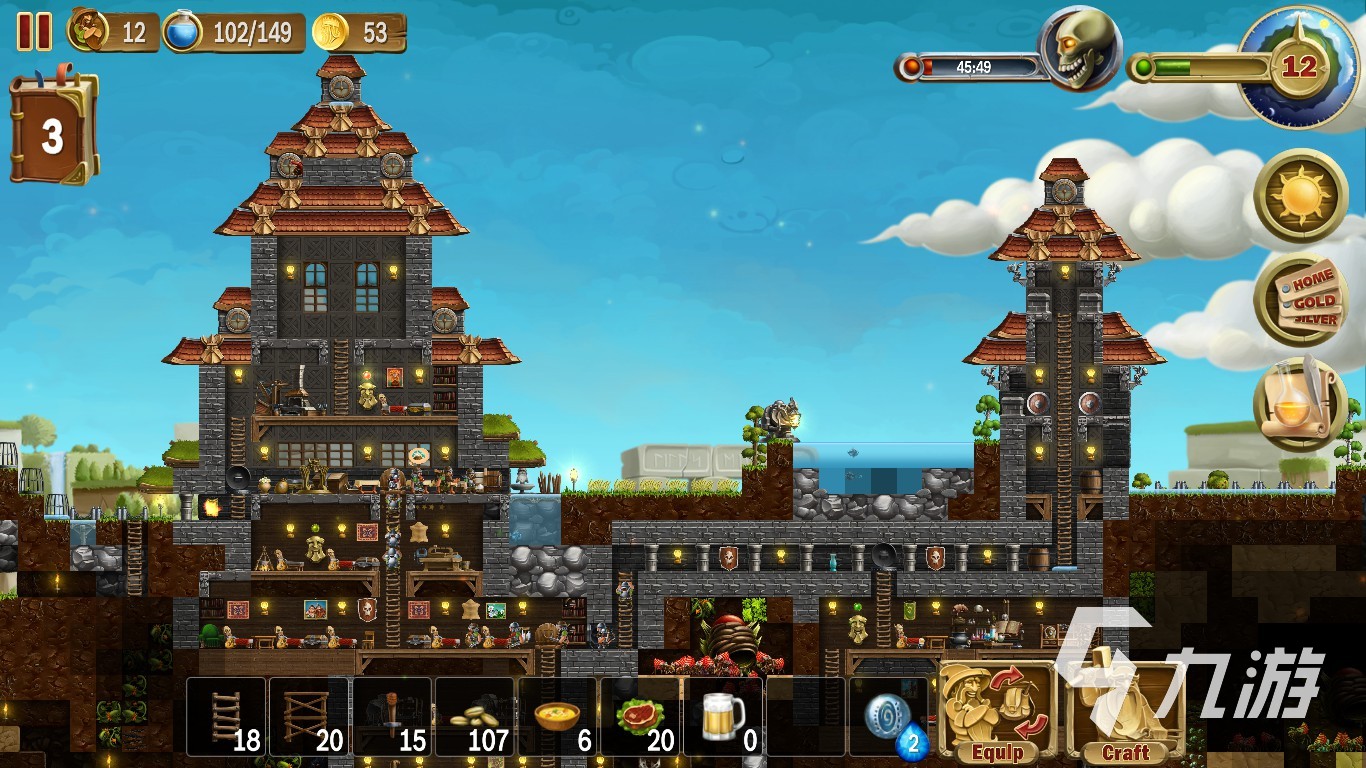Select the torch slot with 15
The image size is (1366, 768).
(392, 716)
